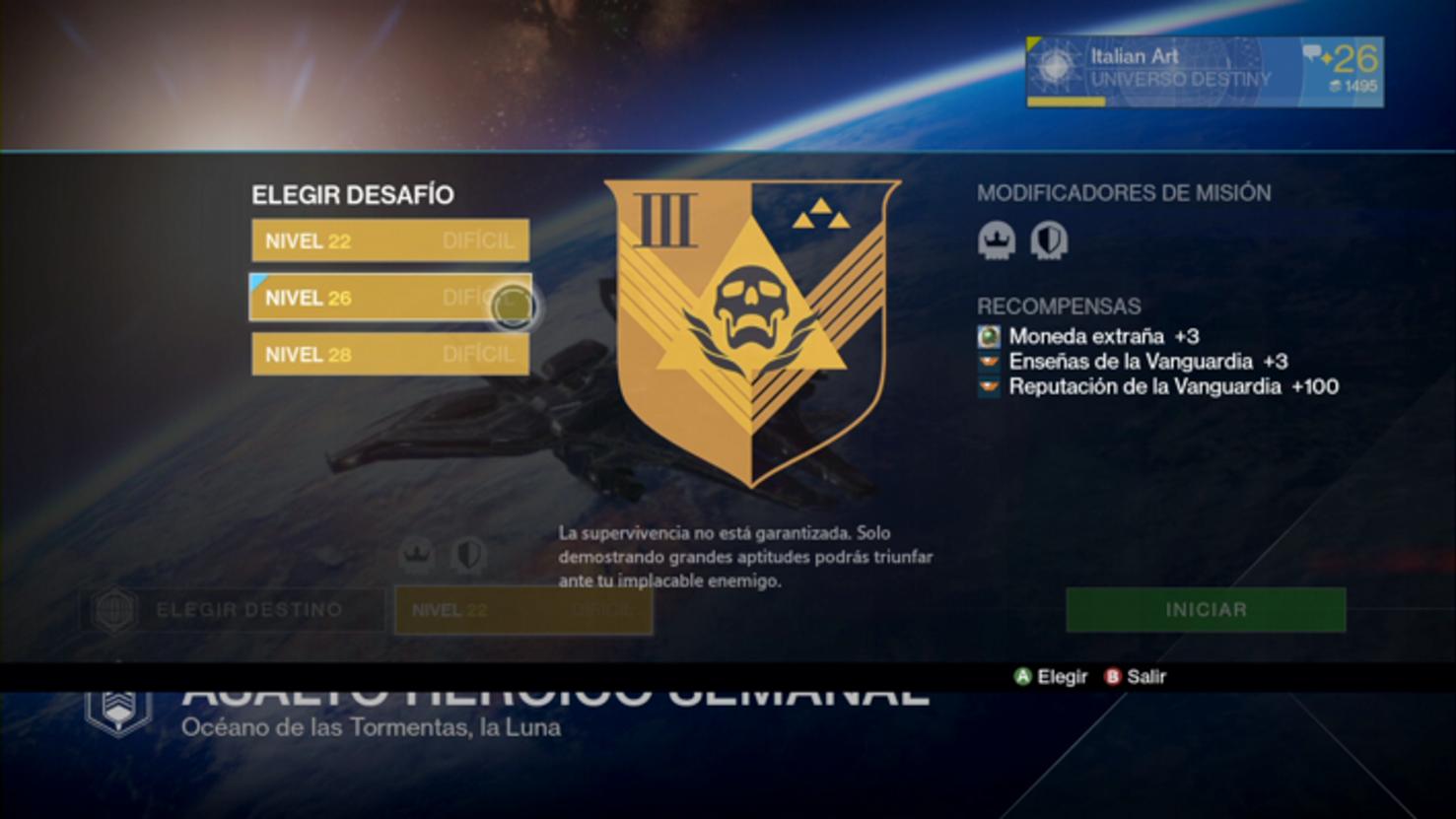Pick the Nivel 28 challenge level
This screenshot has height=819, width=1456.
(x=389, y=355)
